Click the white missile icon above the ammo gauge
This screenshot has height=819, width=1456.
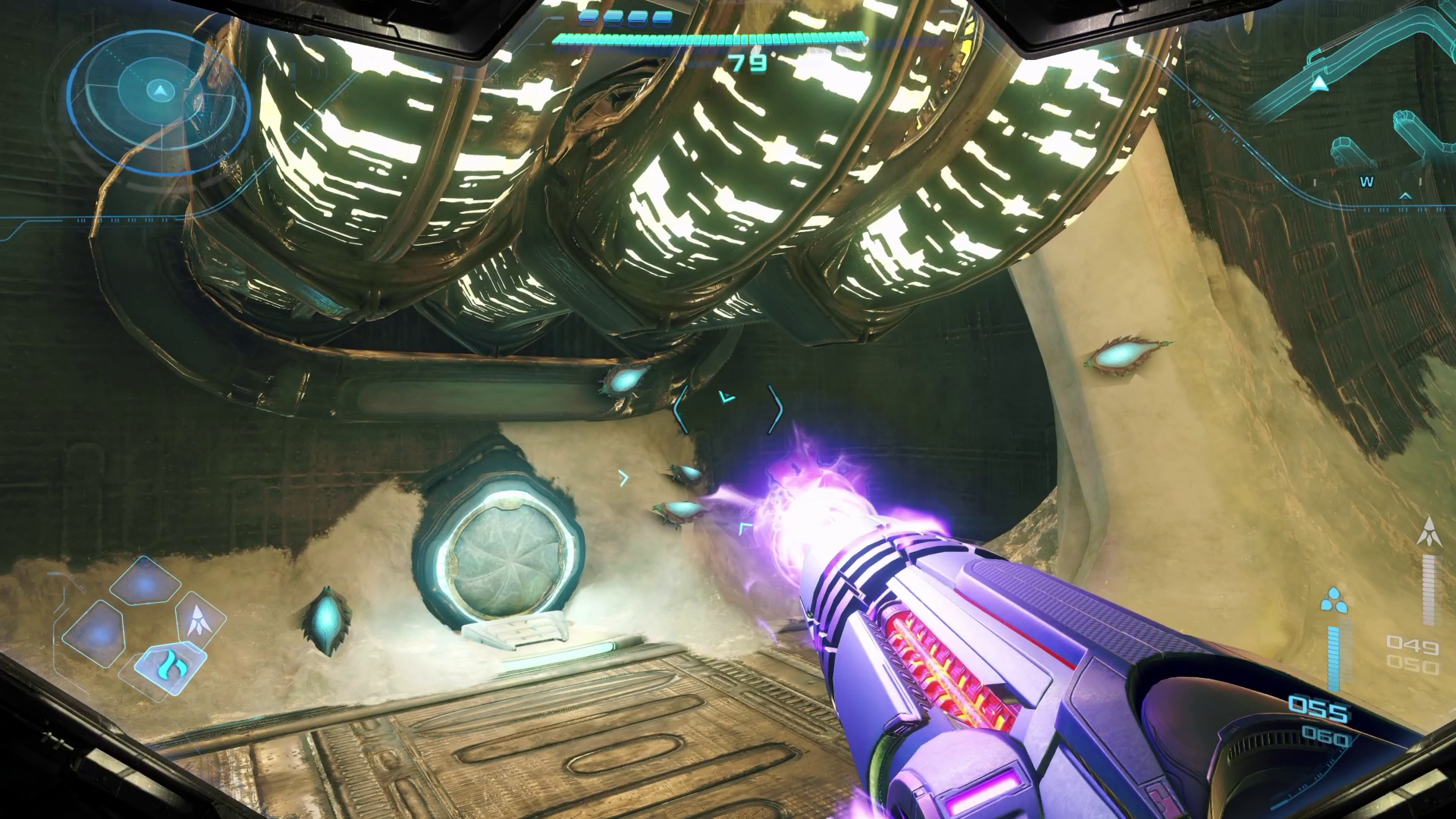click(1429, 532)
